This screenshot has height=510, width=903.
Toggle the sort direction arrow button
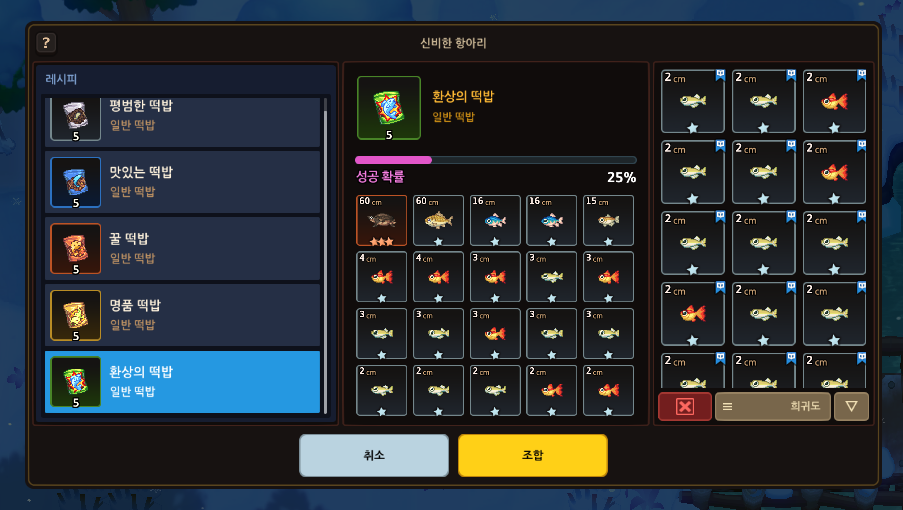851,407
